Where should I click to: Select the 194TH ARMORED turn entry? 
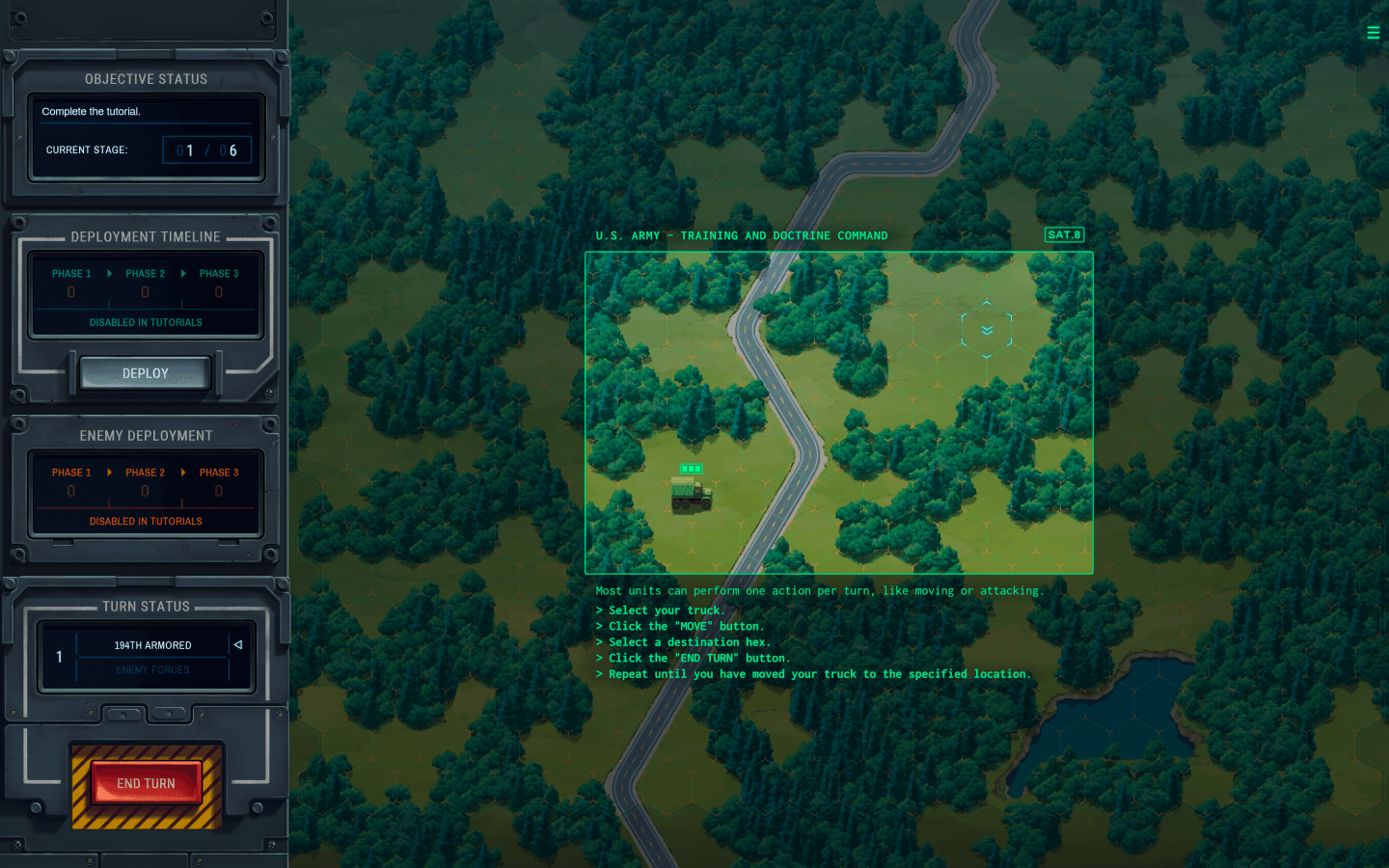pyautogui.click(x=152, y=645)
